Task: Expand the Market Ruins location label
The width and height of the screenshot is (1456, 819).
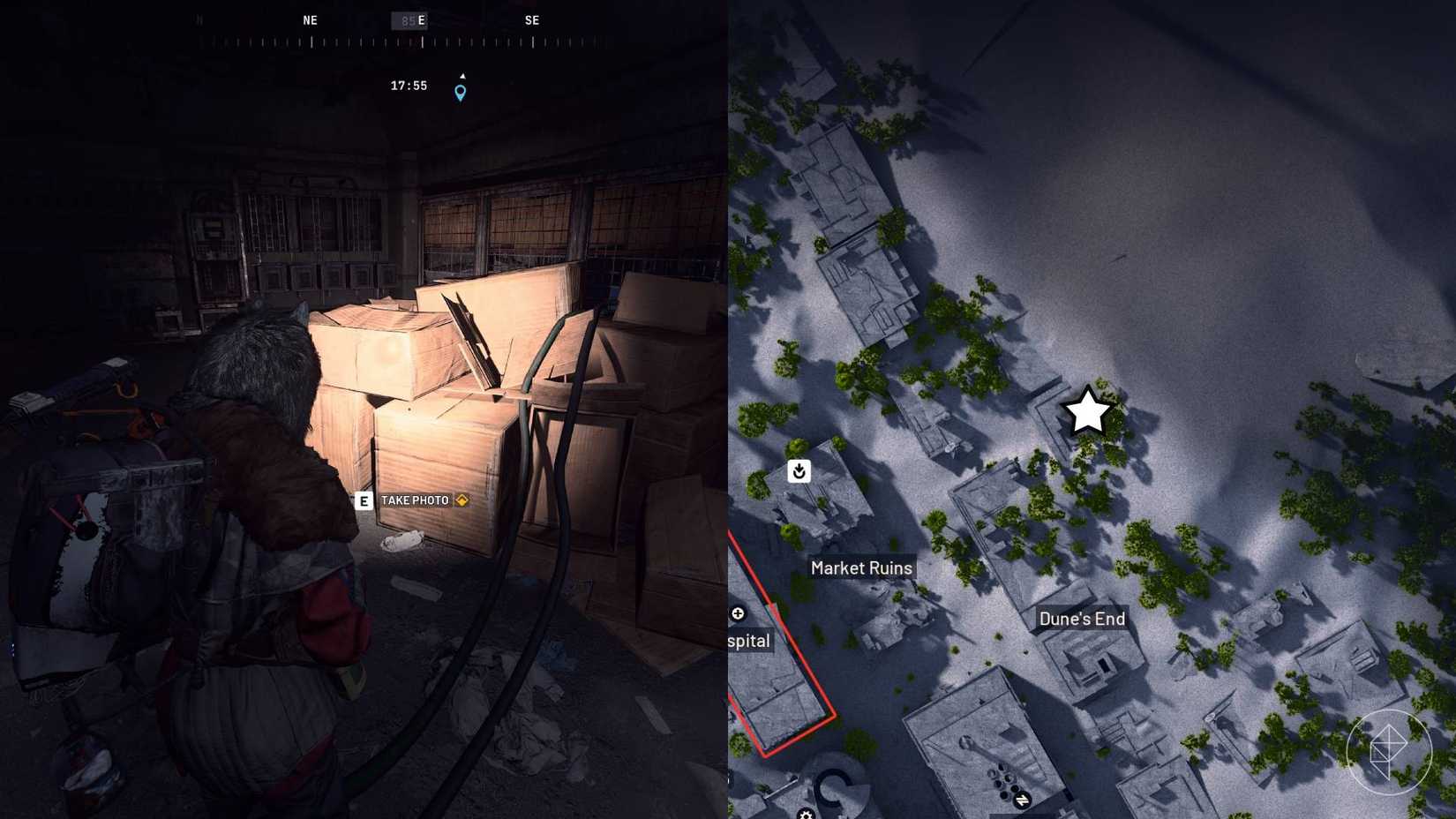Action: tap(861, 567)
